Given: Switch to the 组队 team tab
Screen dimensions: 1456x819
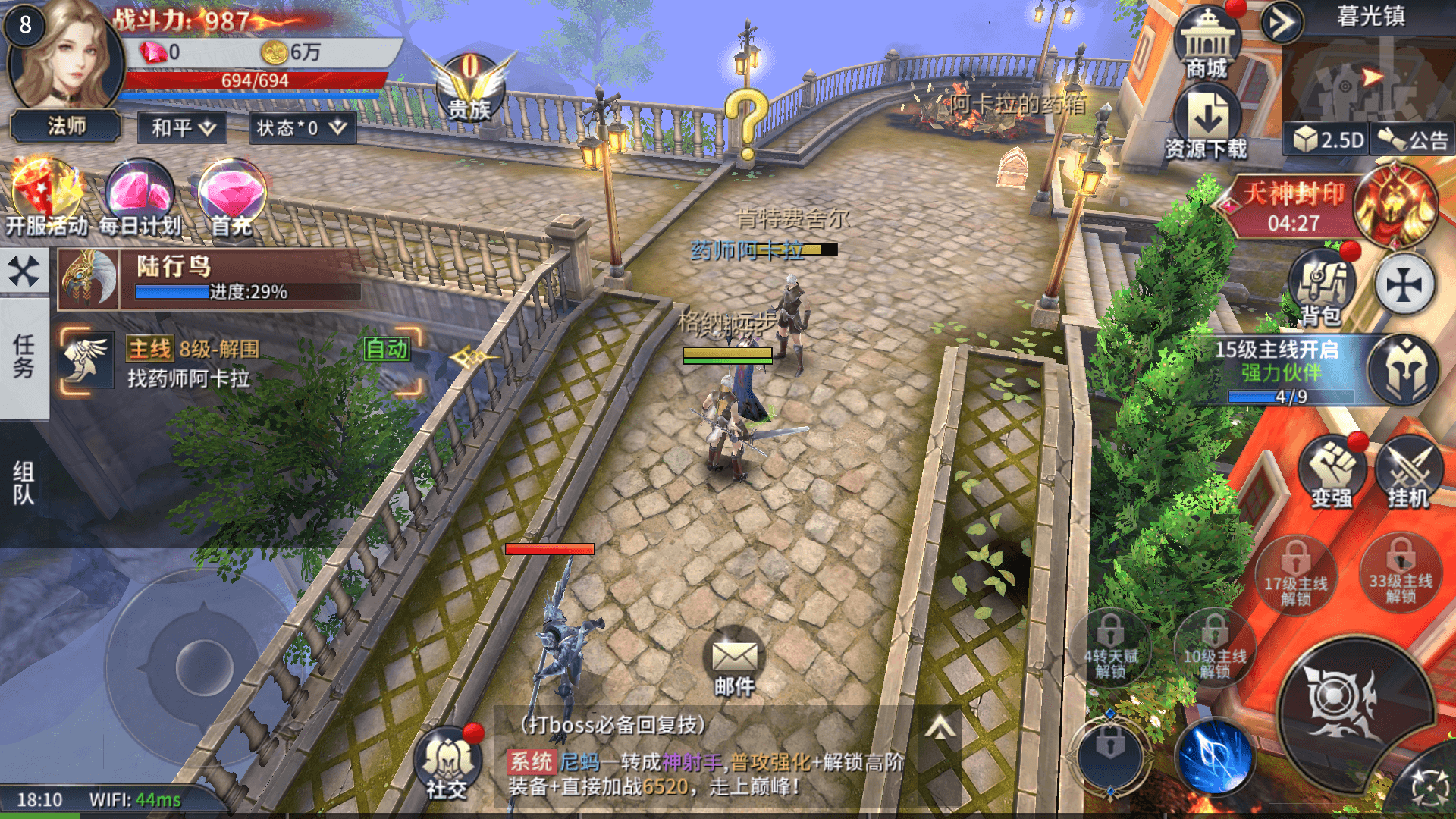Looking at the screenshot, I should (24, 483).
